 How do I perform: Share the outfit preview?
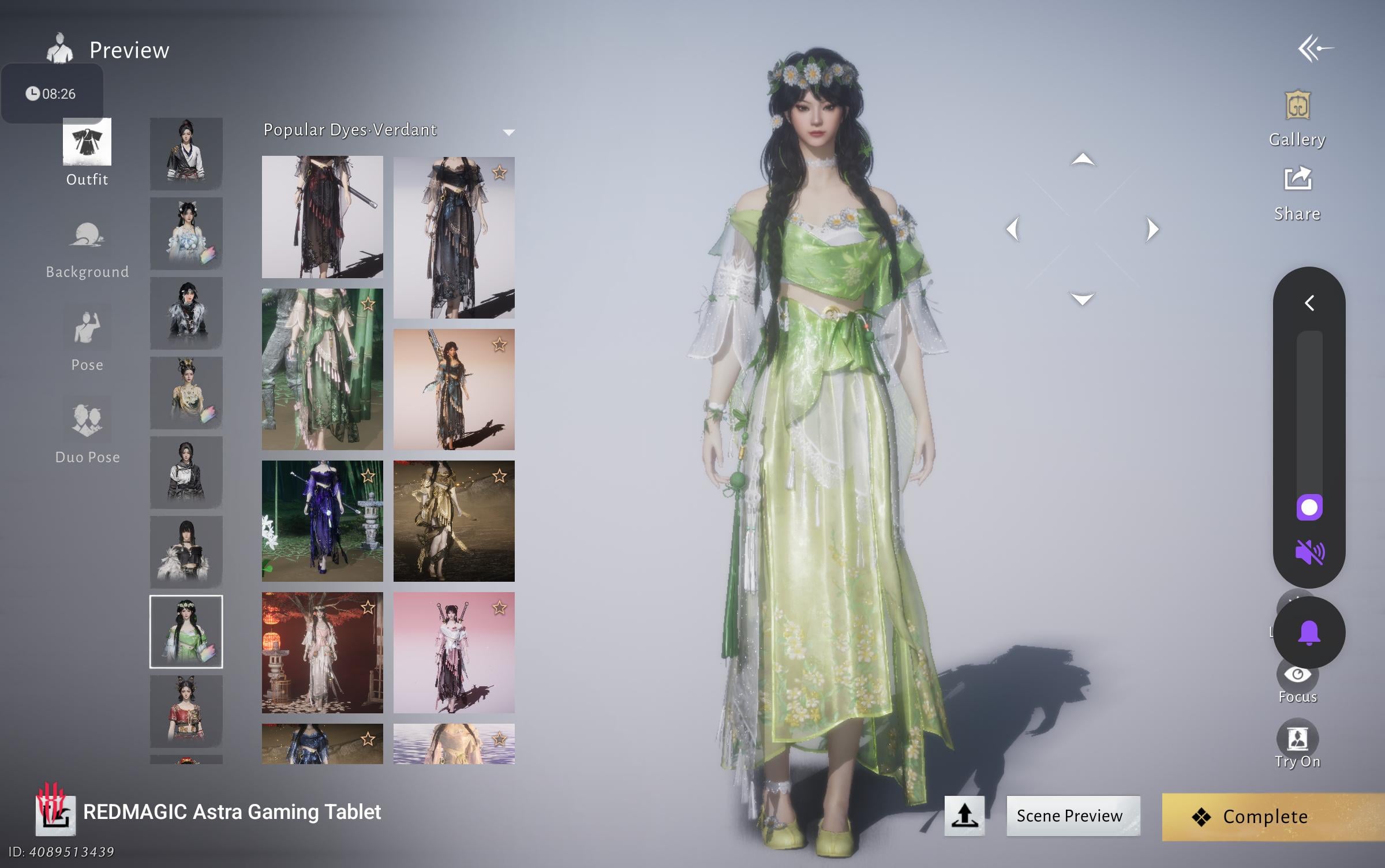pyautogui.click(x=1297, y=193)
